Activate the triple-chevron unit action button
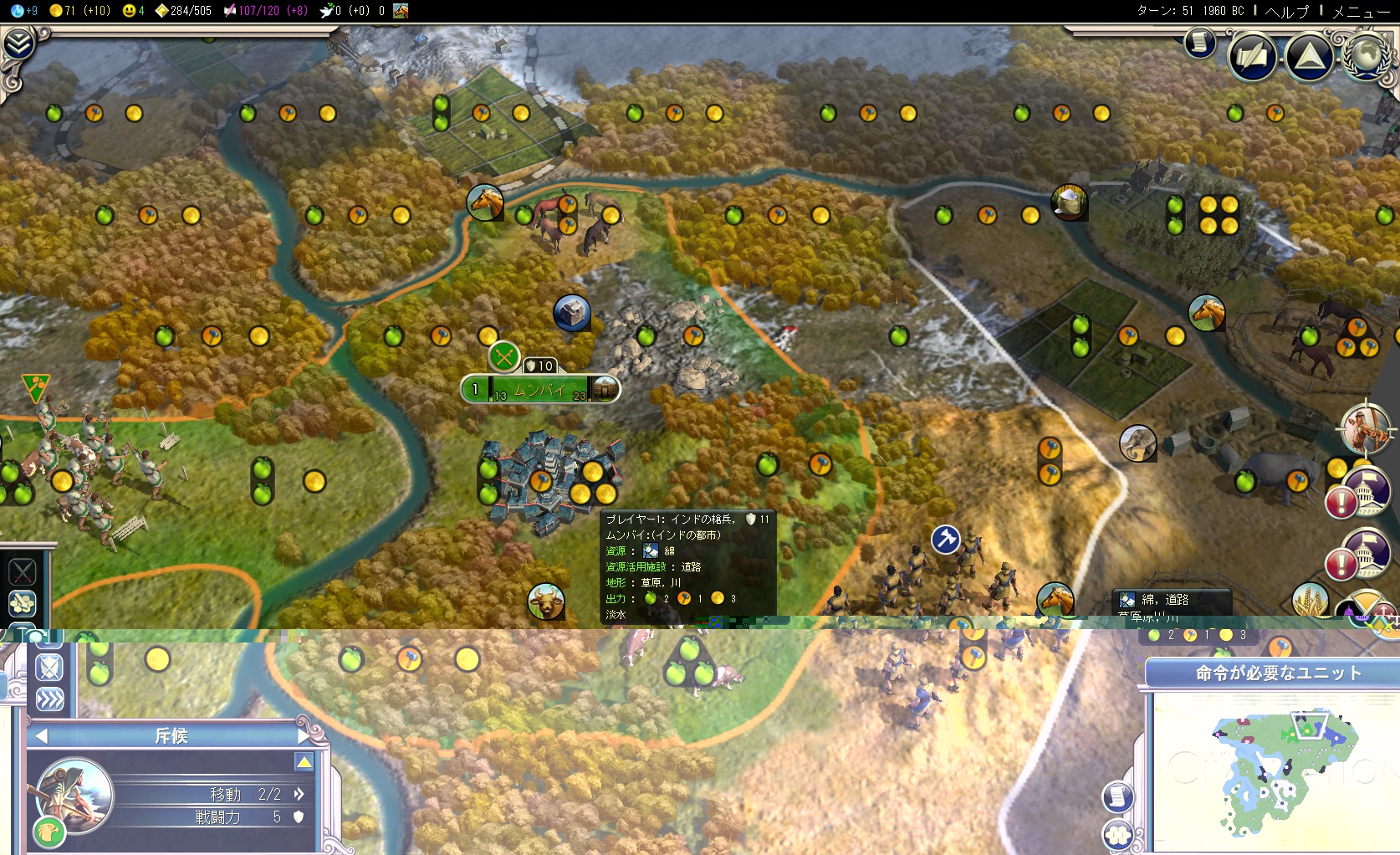Screen dimensions: 1400x855 point(49,699)
